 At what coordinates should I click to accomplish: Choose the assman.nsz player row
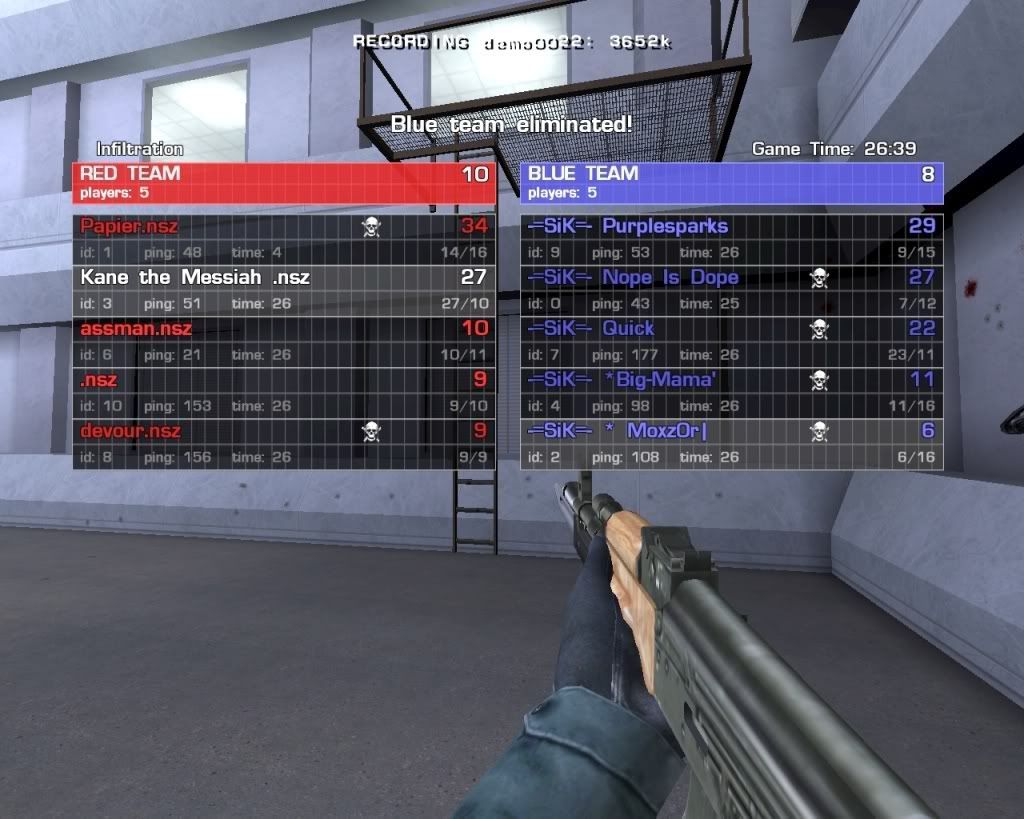click(x=283, y=340)
